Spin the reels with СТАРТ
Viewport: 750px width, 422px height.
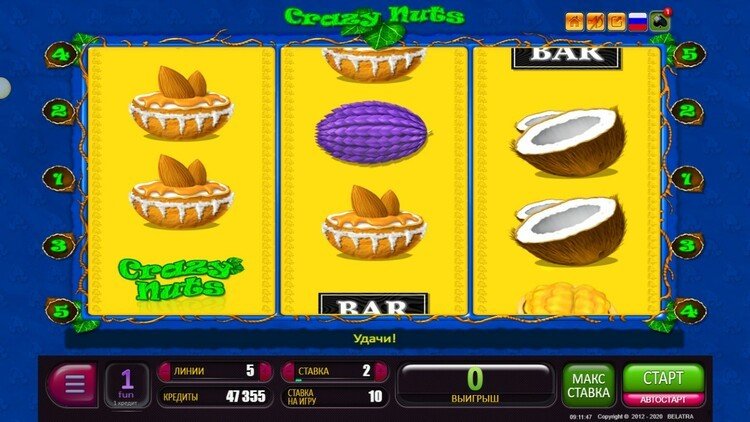(x=663, y=378)
